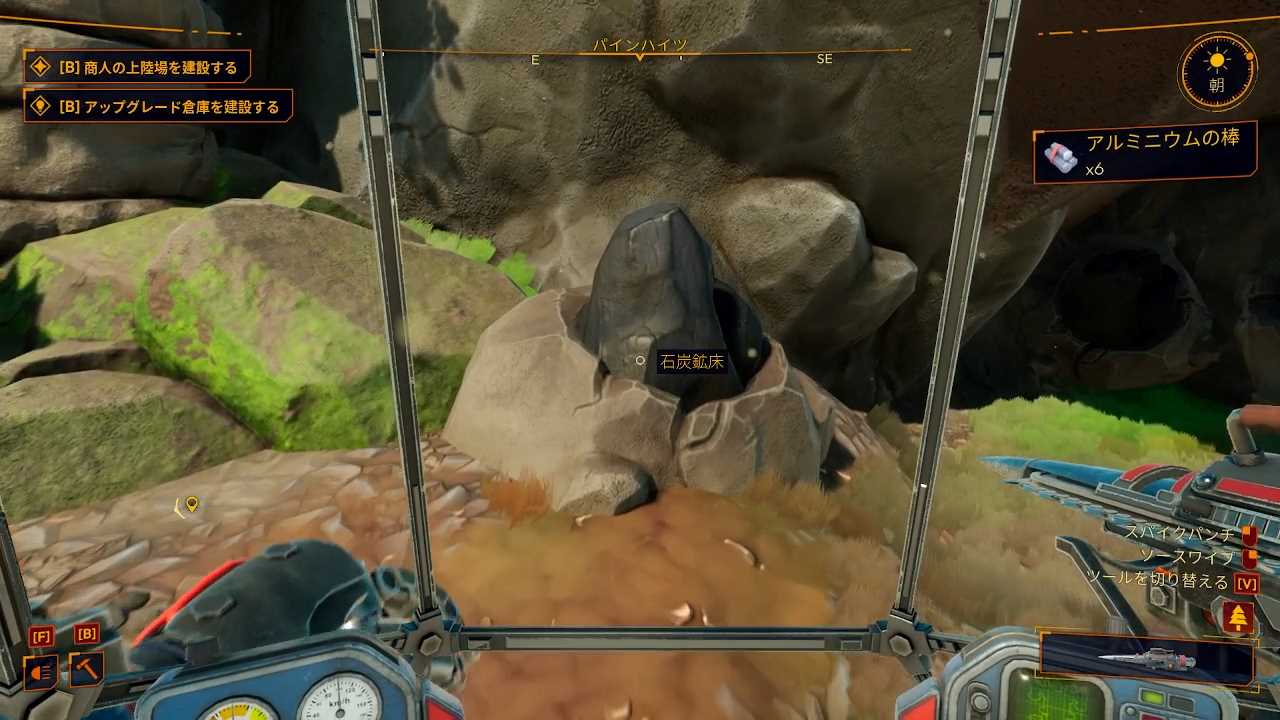Select the upgrade warehouse build objective
1280x720 pixels.
pyautogui.click(x=158, y=106)
